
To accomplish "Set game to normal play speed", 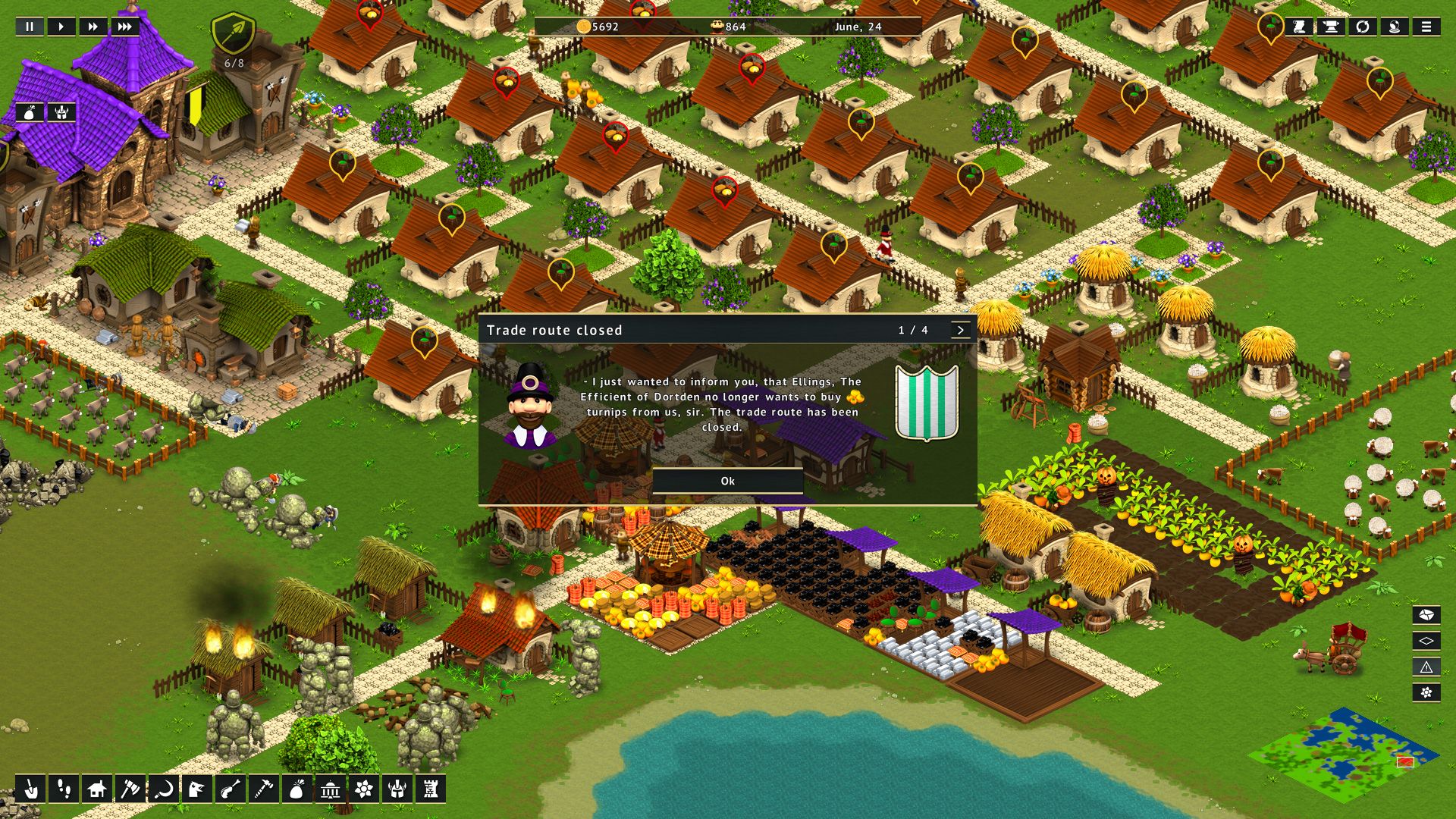I will [61, 27].
